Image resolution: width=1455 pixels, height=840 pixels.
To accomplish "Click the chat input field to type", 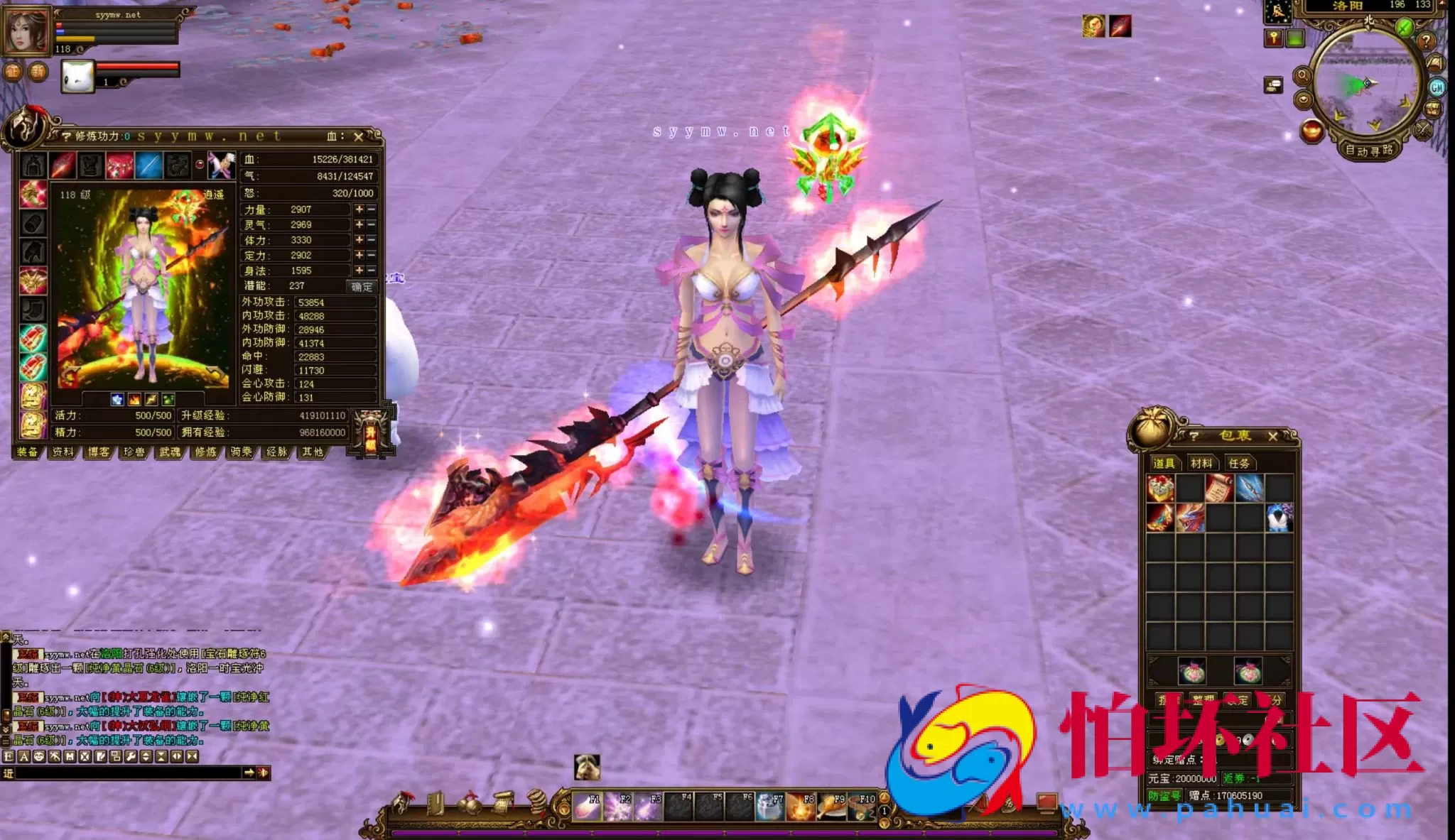I will [121, 773].
